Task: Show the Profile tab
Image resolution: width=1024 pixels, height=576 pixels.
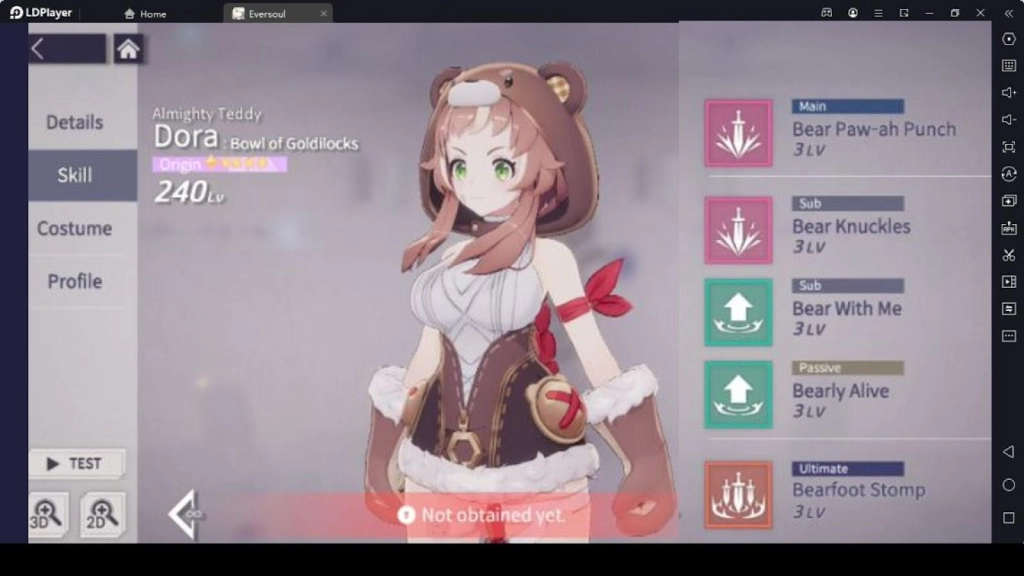Action: (75, 281)
